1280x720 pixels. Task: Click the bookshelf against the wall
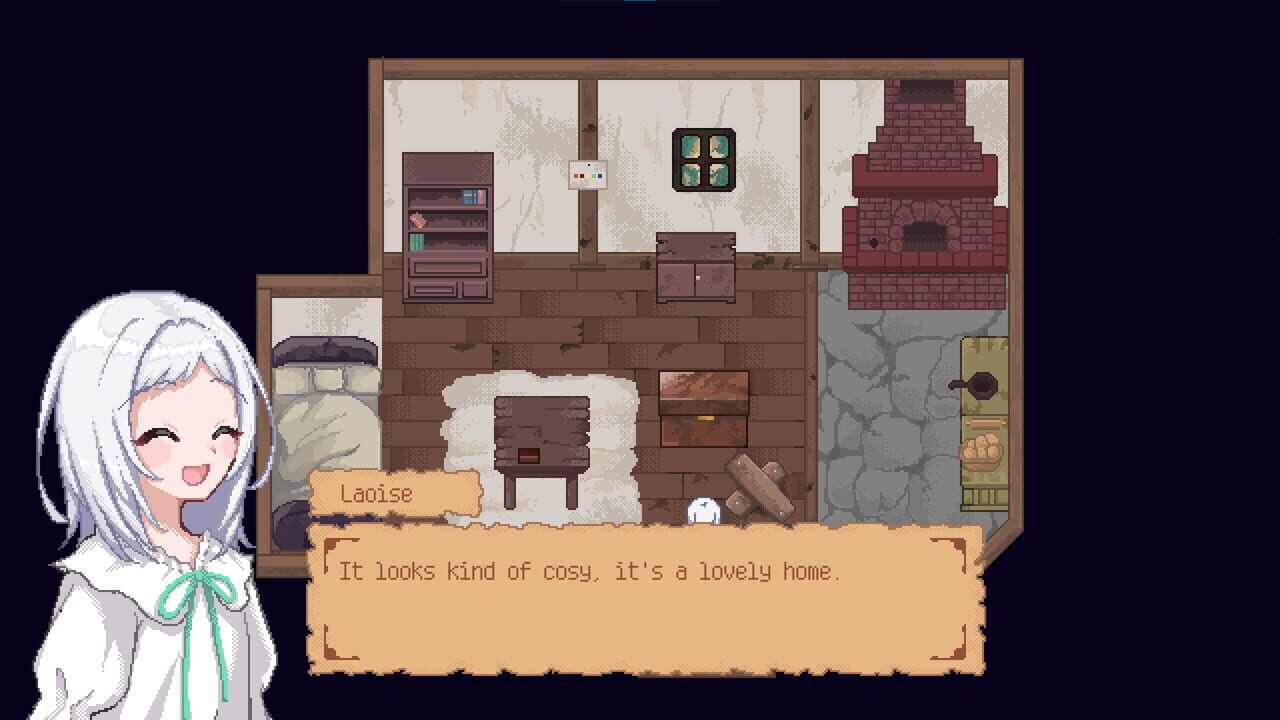tap(447, 230)
